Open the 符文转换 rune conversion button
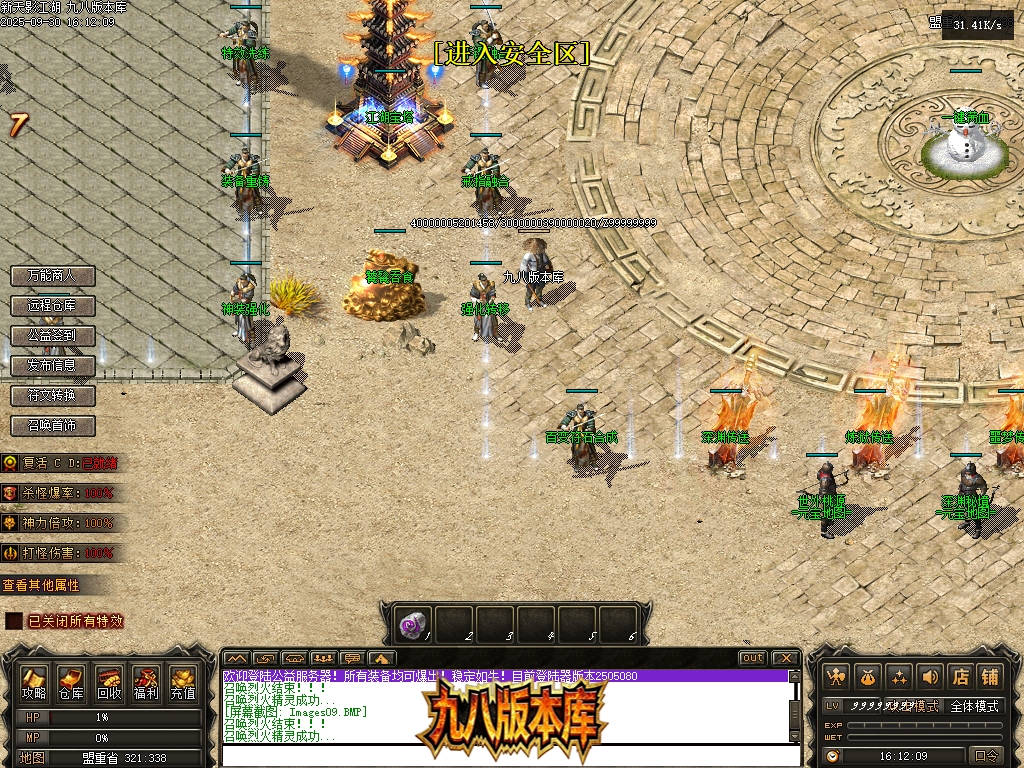Image resolution: width=1024 pixels, height=768 pixels. point(52,395)
